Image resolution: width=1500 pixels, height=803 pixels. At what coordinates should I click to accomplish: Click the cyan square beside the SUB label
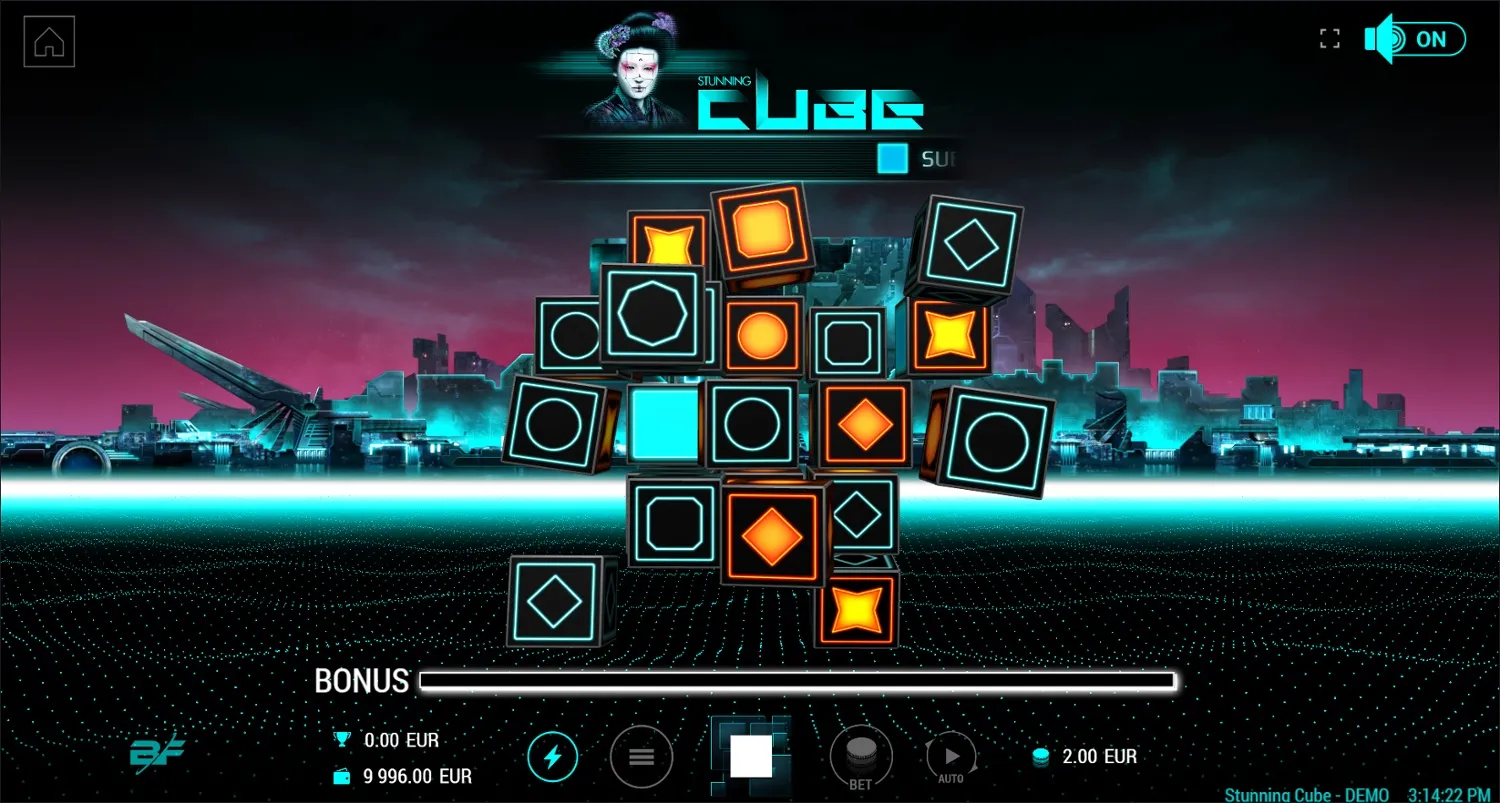point(891,158)
